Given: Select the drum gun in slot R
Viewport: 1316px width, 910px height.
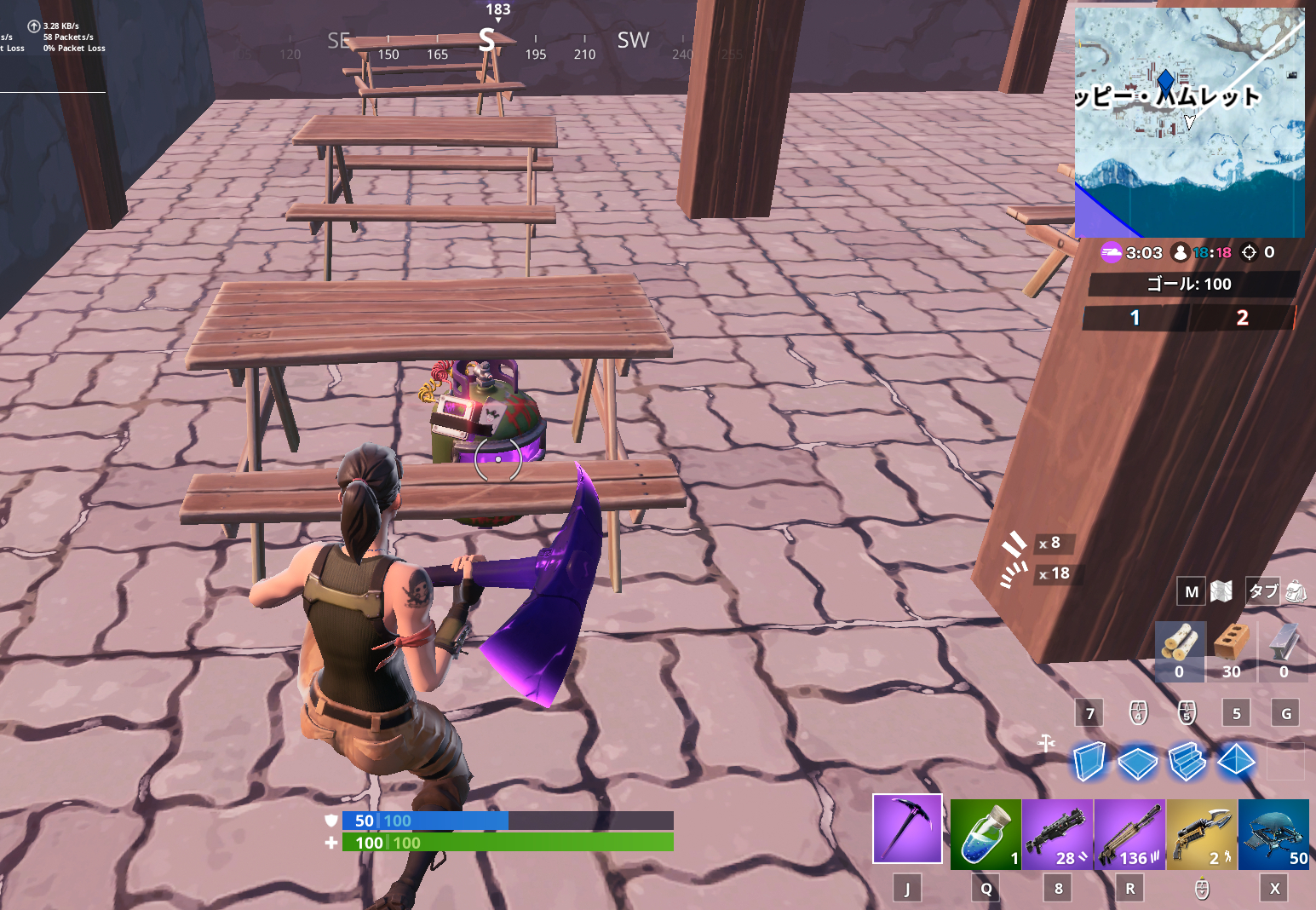Looking at the screenshot, I should [1129, 833].
